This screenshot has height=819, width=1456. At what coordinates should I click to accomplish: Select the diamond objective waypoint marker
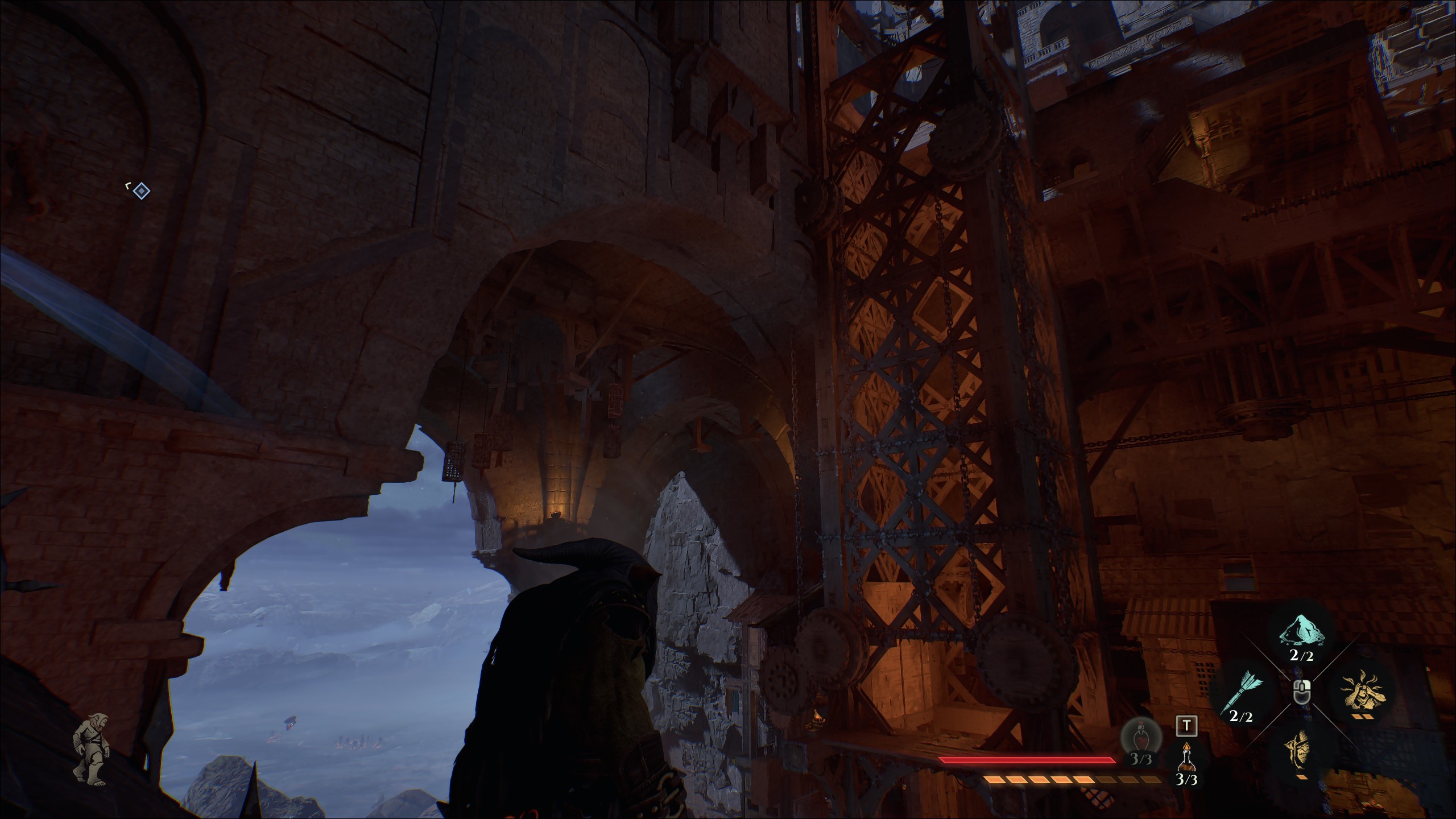pyautogui.click(x=141, y=191)
